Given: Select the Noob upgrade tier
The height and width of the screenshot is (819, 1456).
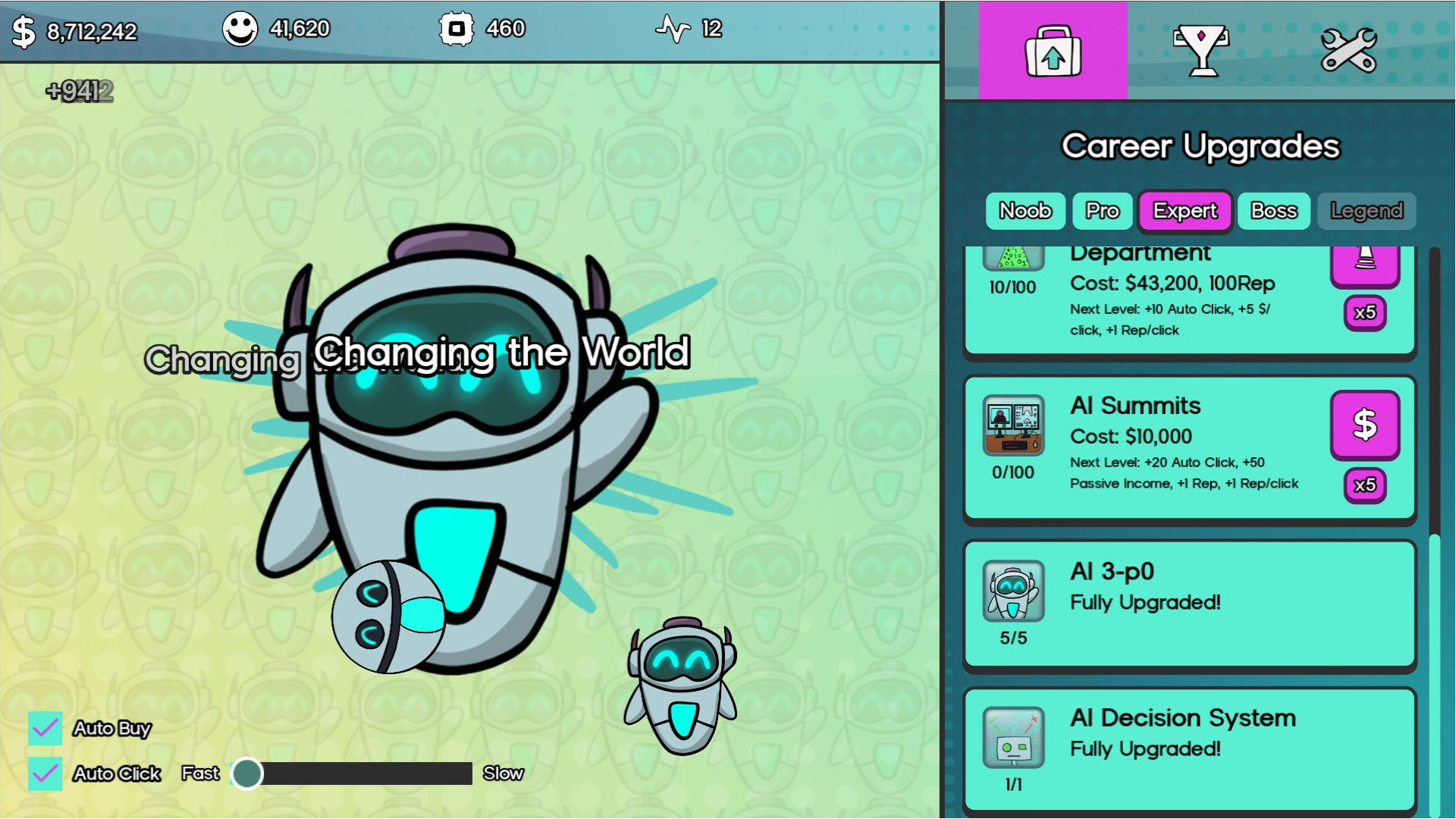Looking at the screenshot, I should pos(1025,211).
